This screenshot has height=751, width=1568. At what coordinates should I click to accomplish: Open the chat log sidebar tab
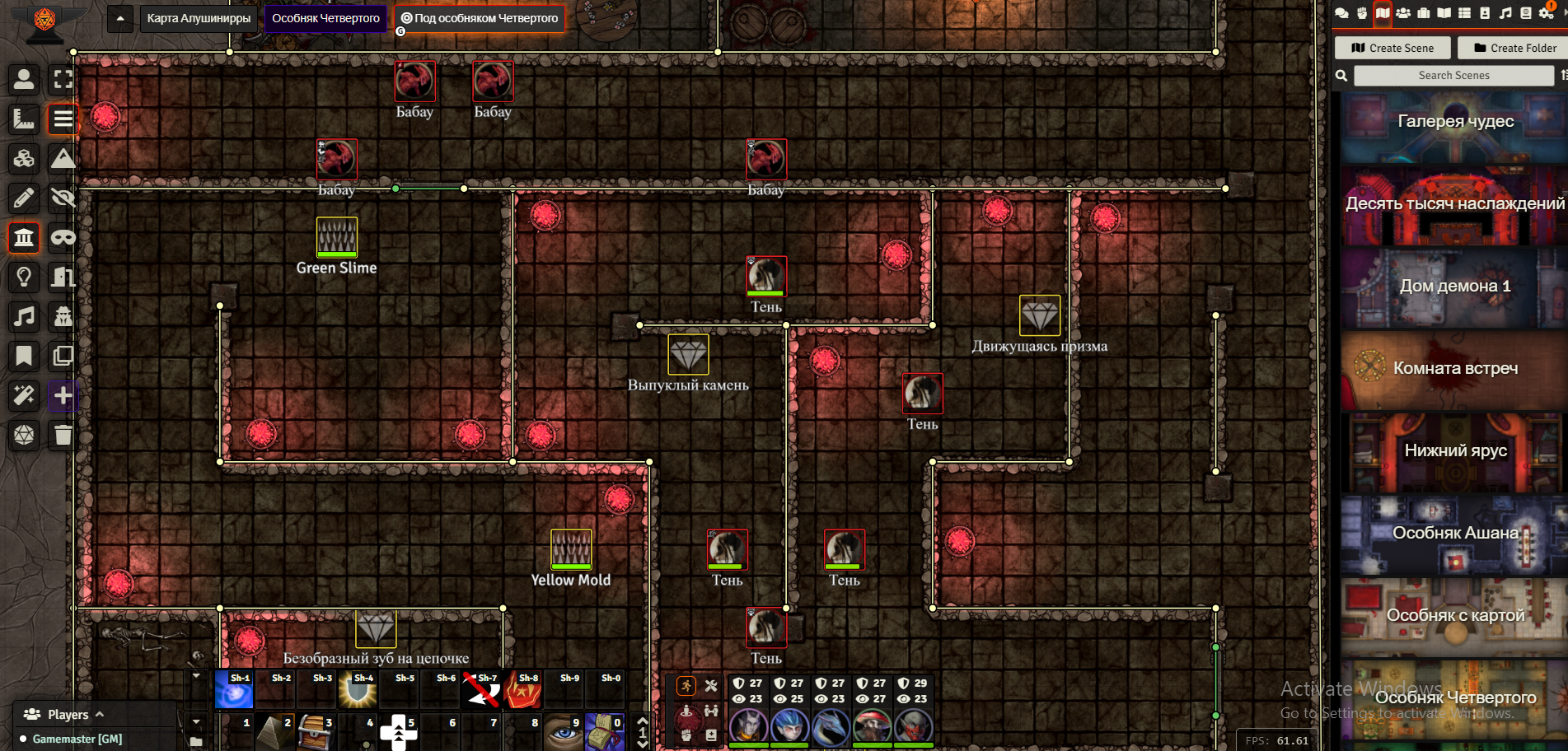tap(1341, 13)
